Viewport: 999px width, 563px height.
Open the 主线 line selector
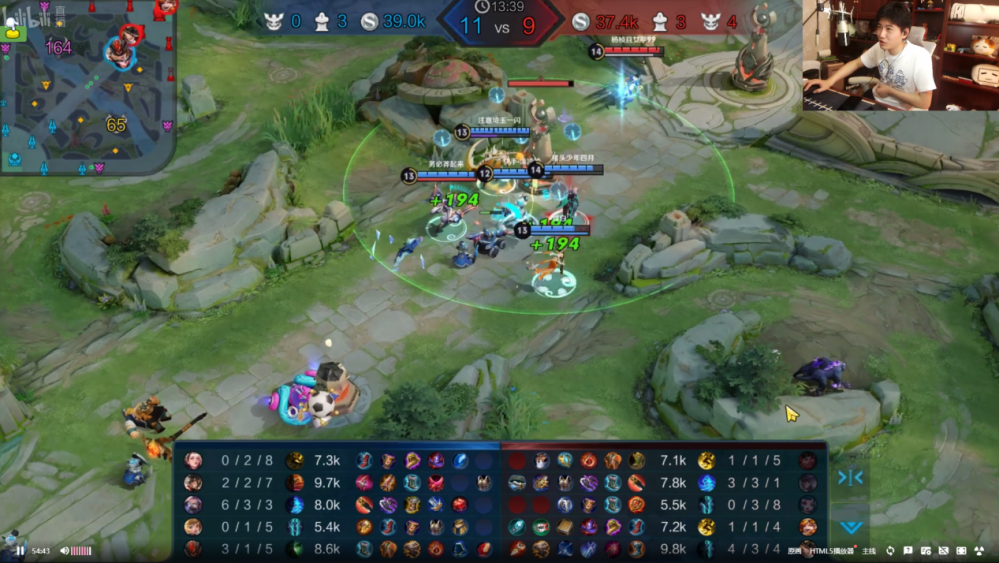868,551
